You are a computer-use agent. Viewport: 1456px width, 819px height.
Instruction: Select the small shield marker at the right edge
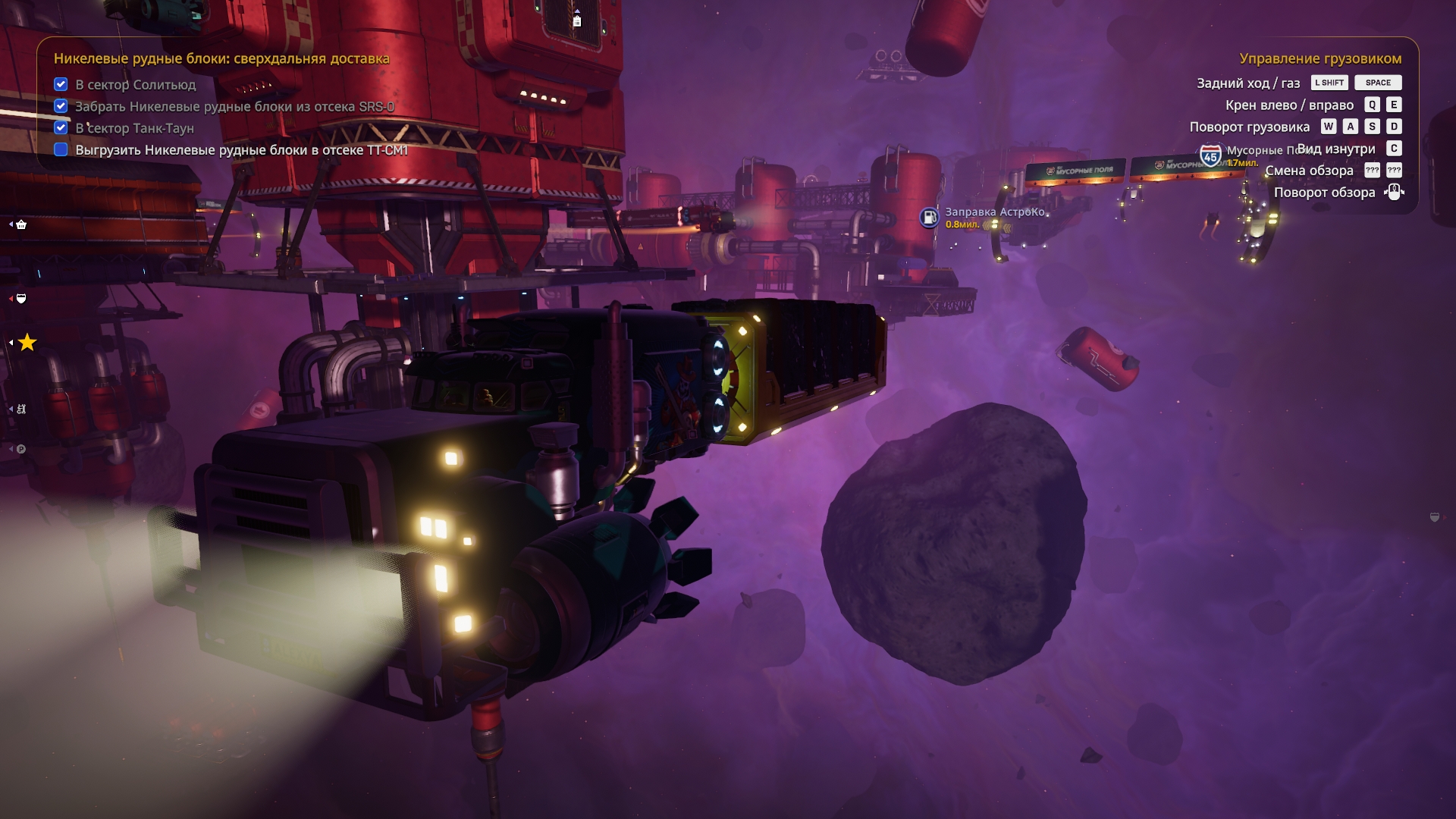pos(1434,517)
